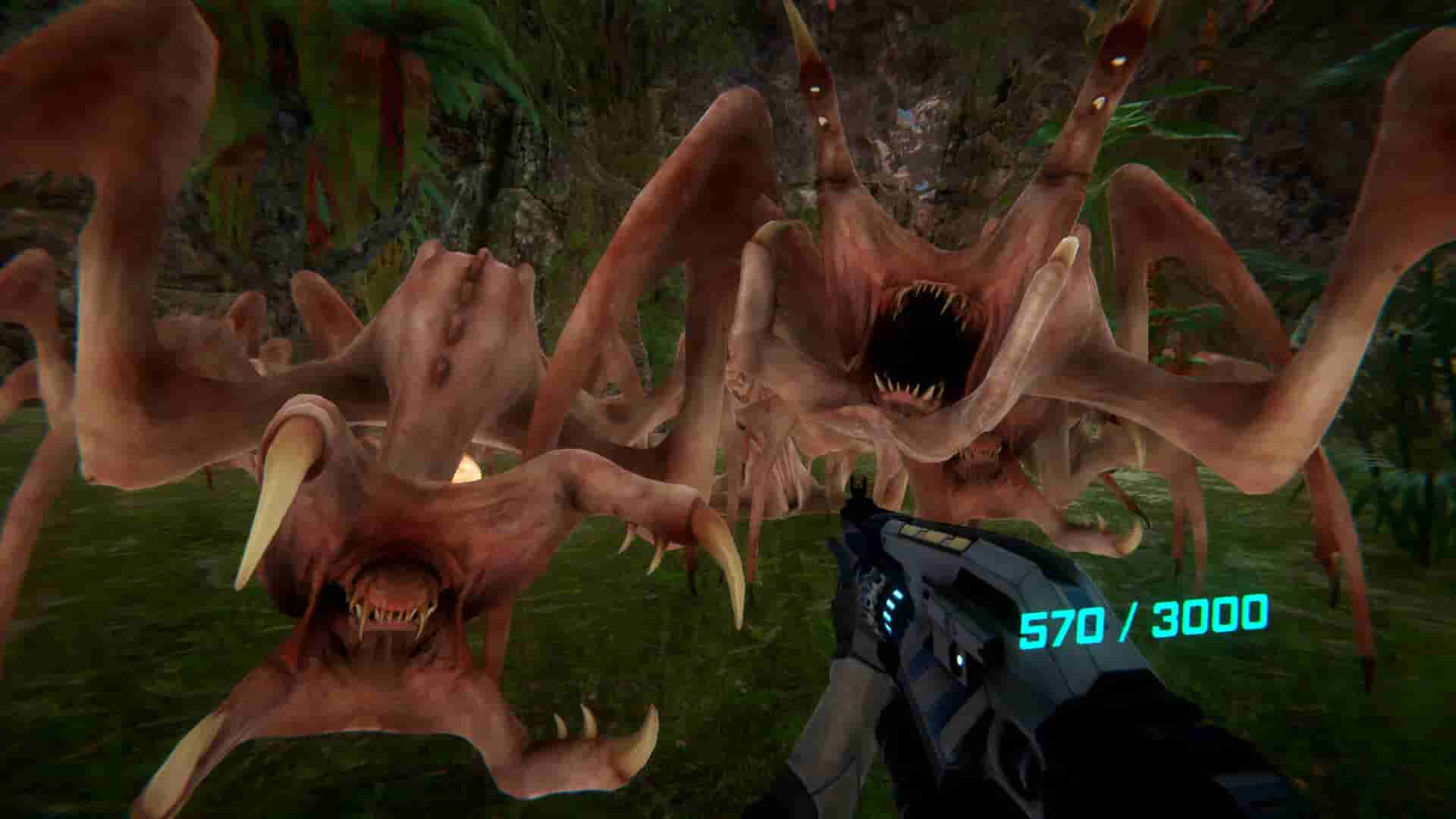Screen dimensions: 1456x819
Task: Click the stacked LED bars on the gun frame
Action: click(x=890, y=612)
